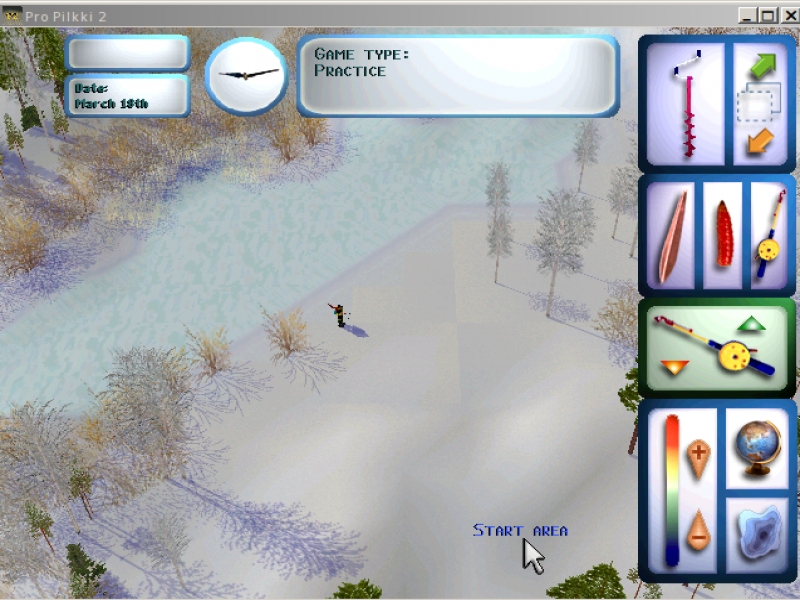The image size is (800, 600).
Task: Choose the red worm bait
Action: click(722, 234)
